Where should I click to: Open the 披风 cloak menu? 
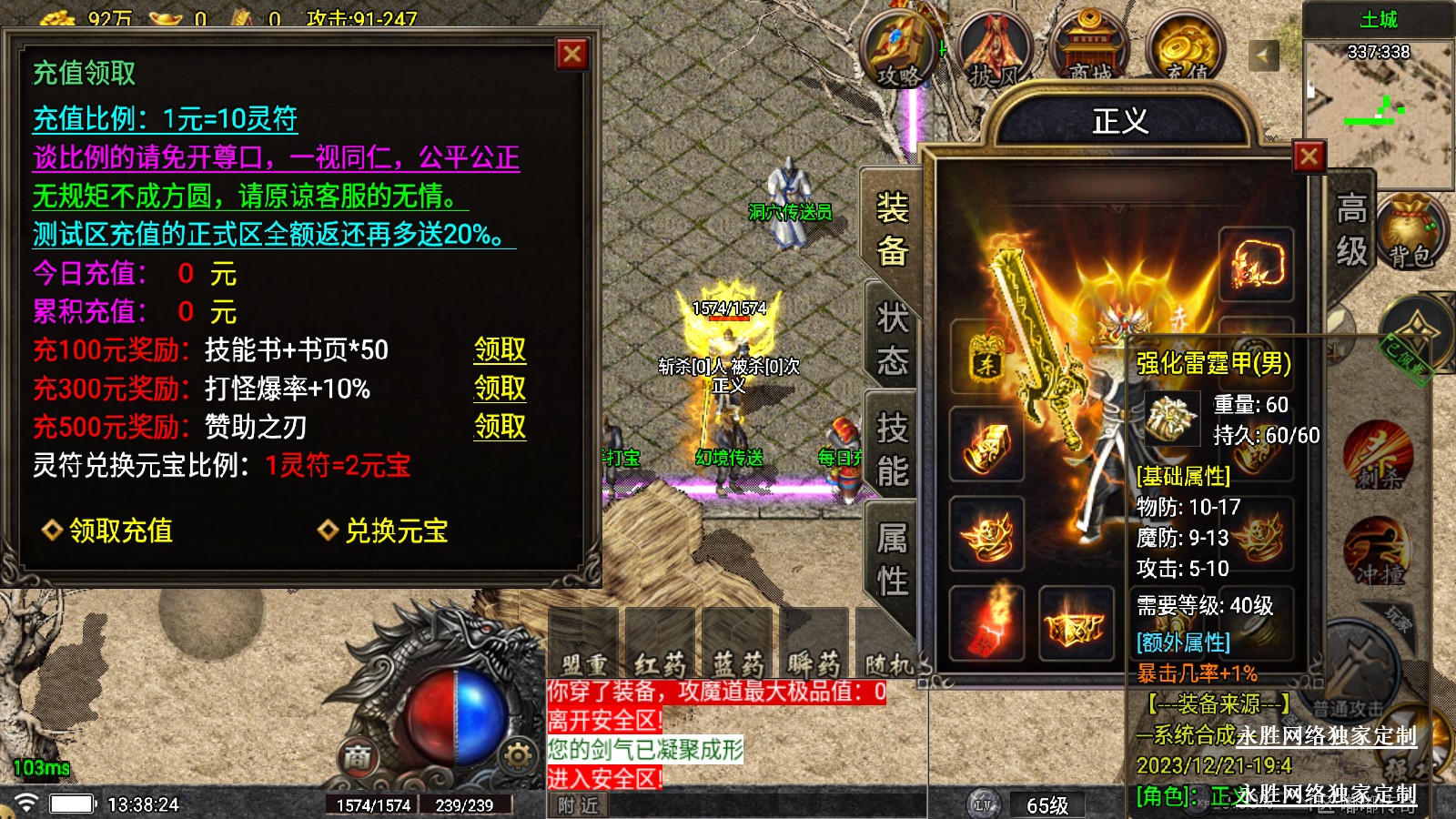click(x=994, y=53)
